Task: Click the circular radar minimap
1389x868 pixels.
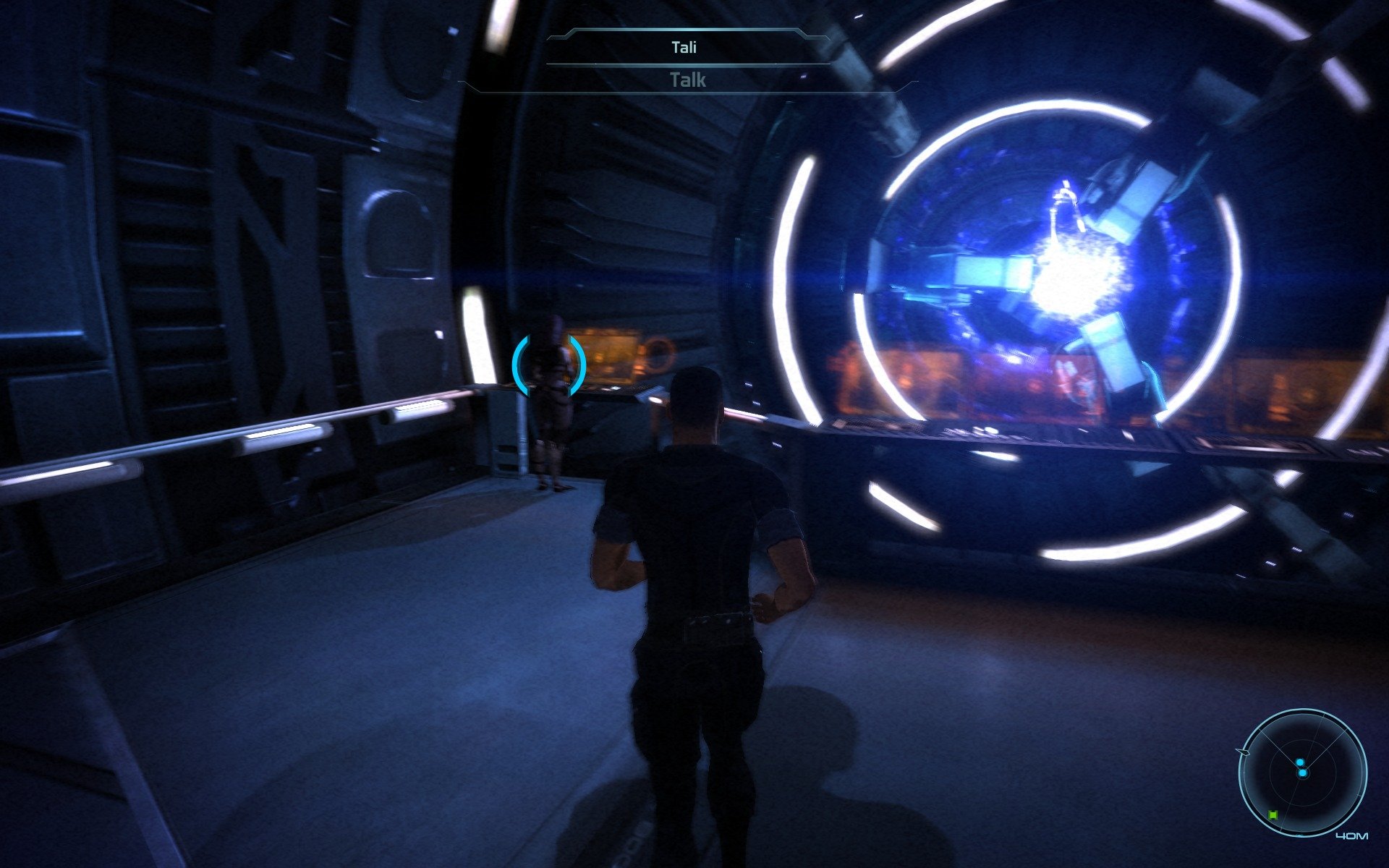Action: pos(1302,773)
